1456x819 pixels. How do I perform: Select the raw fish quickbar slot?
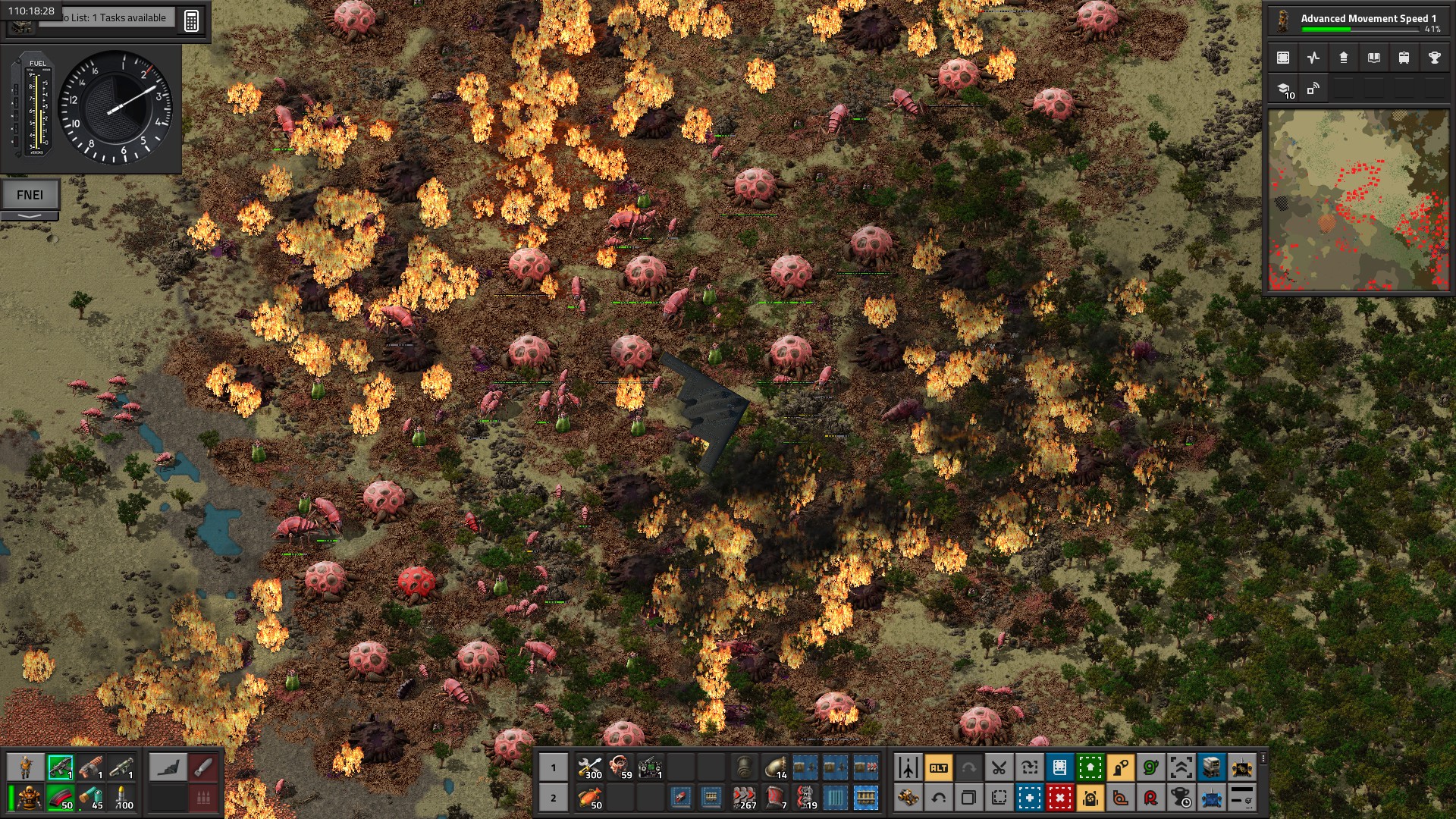pyautogui.click(x=589, y=798)
